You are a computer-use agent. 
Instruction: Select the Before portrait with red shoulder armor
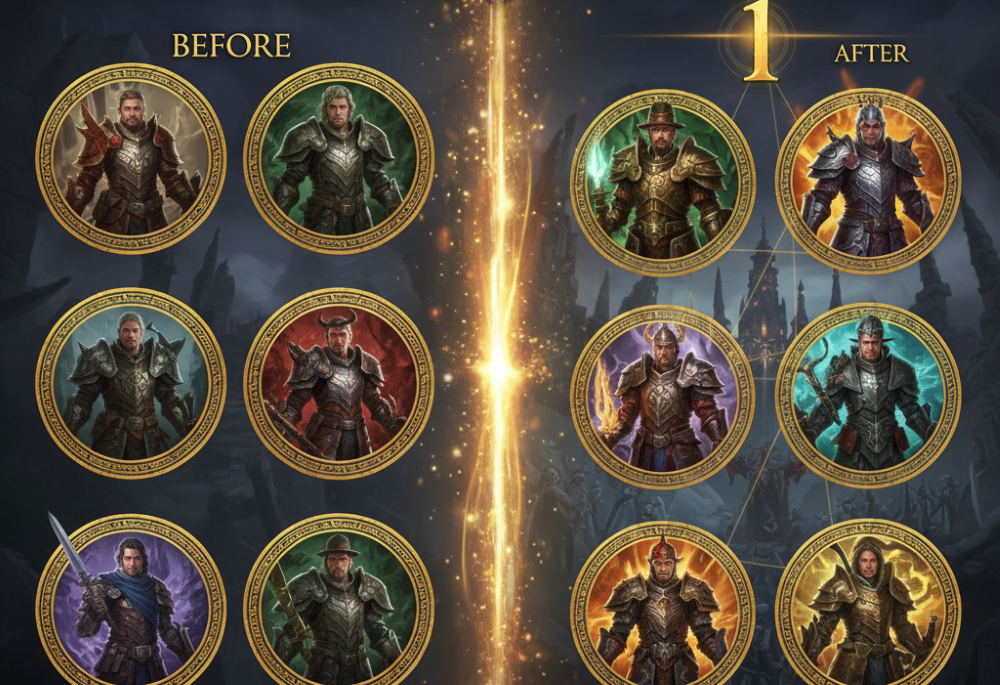[130, 158]
